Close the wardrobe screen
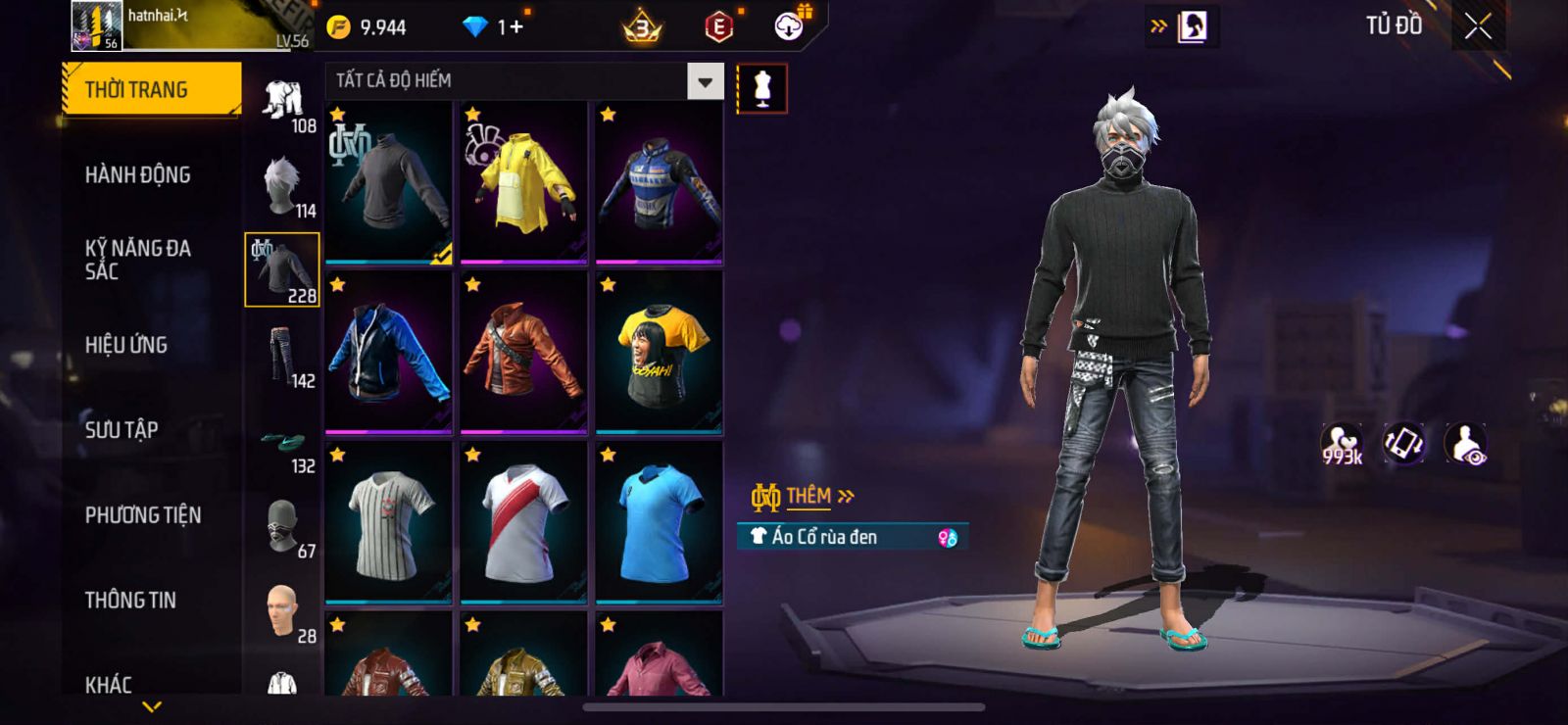 [x=1478, y=27]
